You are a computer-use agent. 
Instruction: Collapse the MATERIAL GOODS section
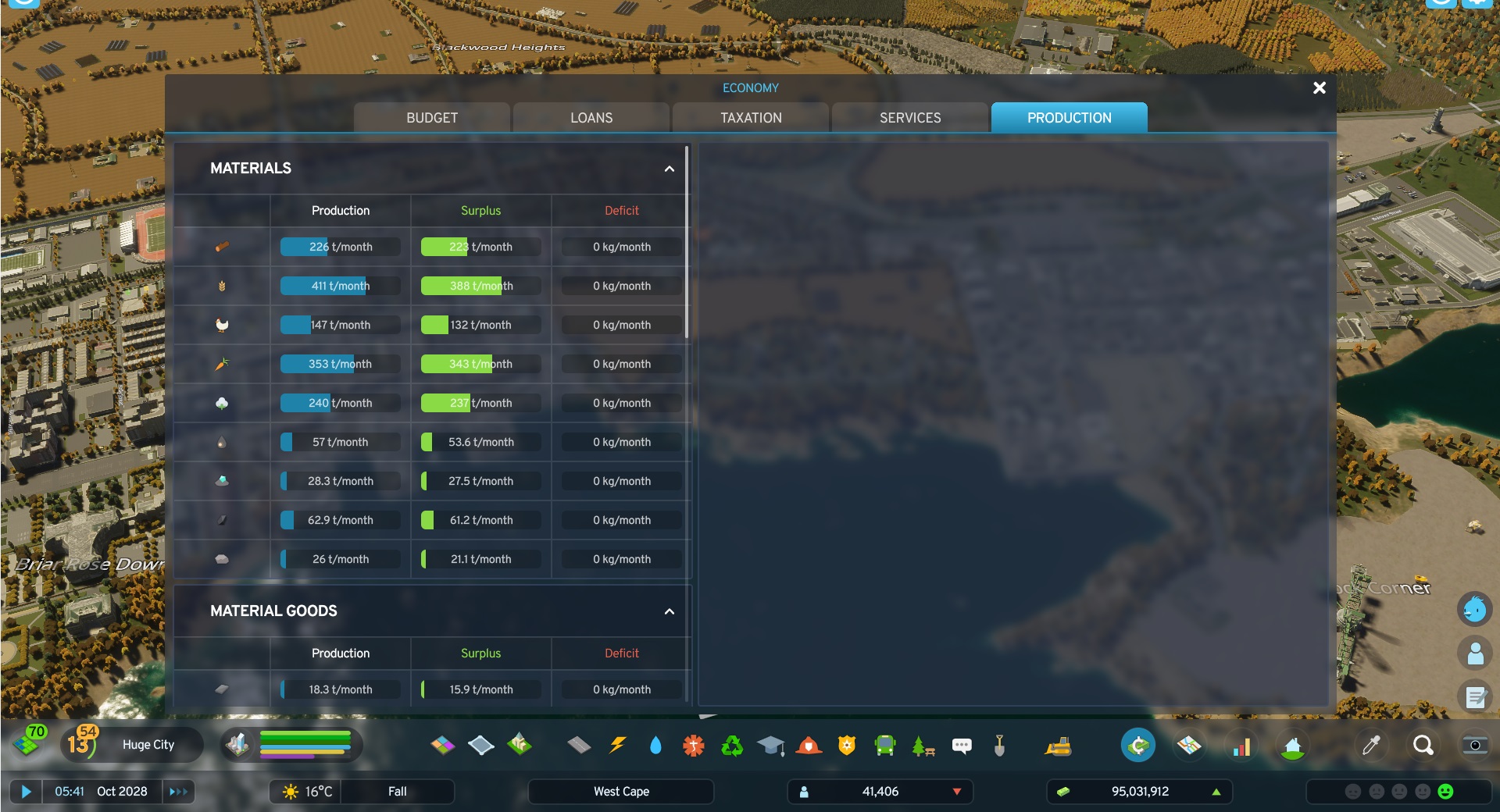(669, 612)
